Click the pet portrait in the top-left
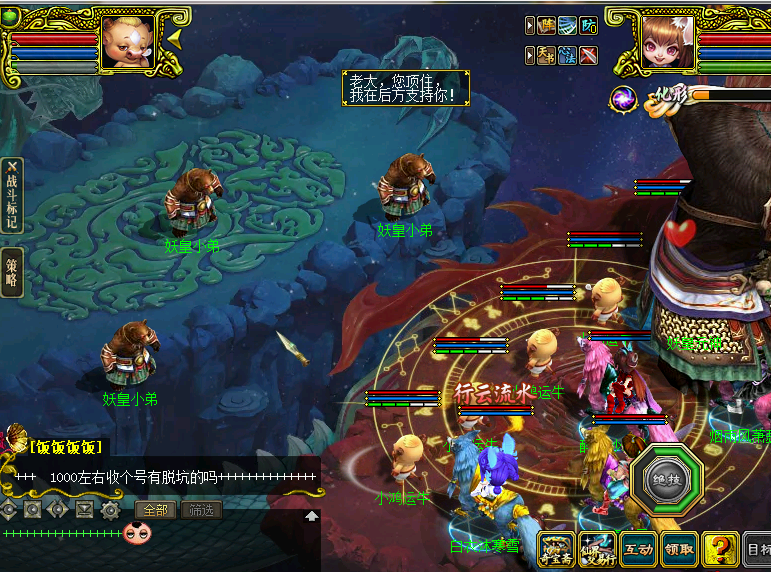Image resolution: width=771 pixels, height=572 pixels. pyautogui.click(x=128, y=43)
